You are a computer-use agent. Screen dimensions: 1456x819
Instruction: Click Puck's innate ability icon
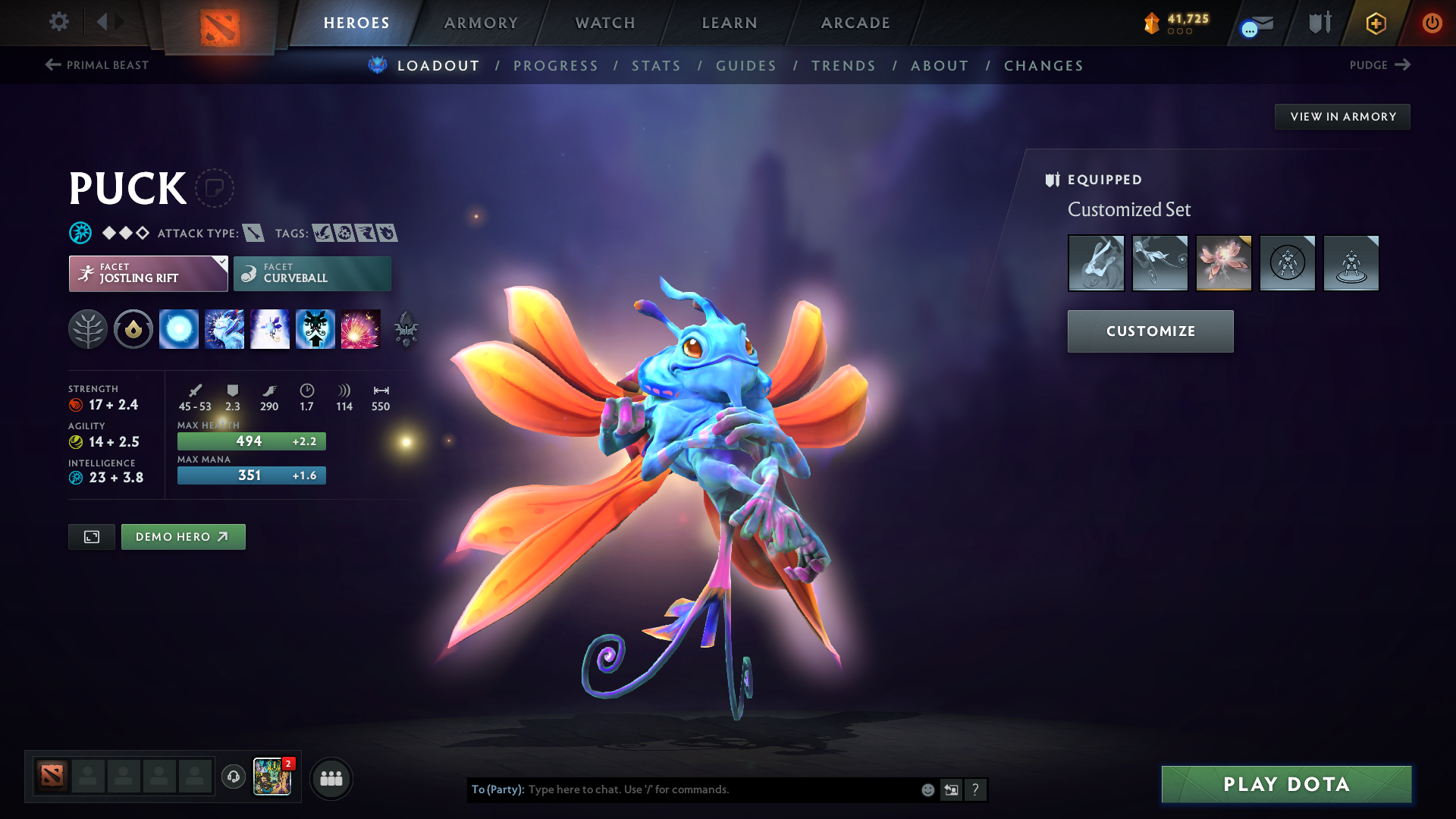[x=133, y=328]
